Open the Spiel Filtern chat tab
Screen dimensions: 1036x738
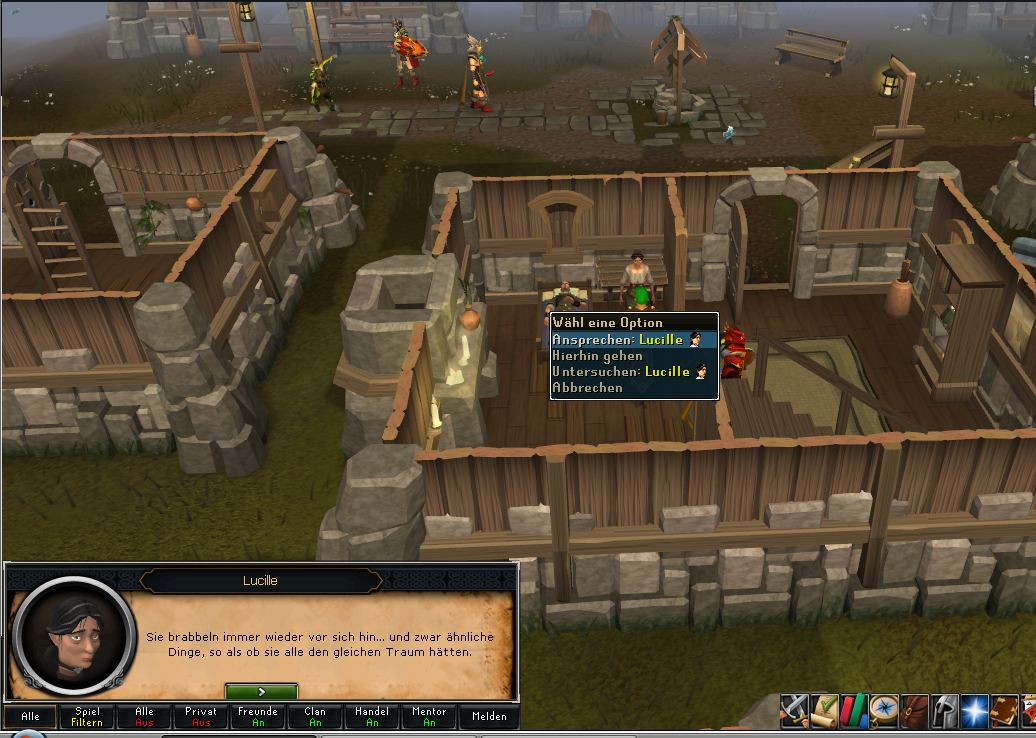[87, 716]
